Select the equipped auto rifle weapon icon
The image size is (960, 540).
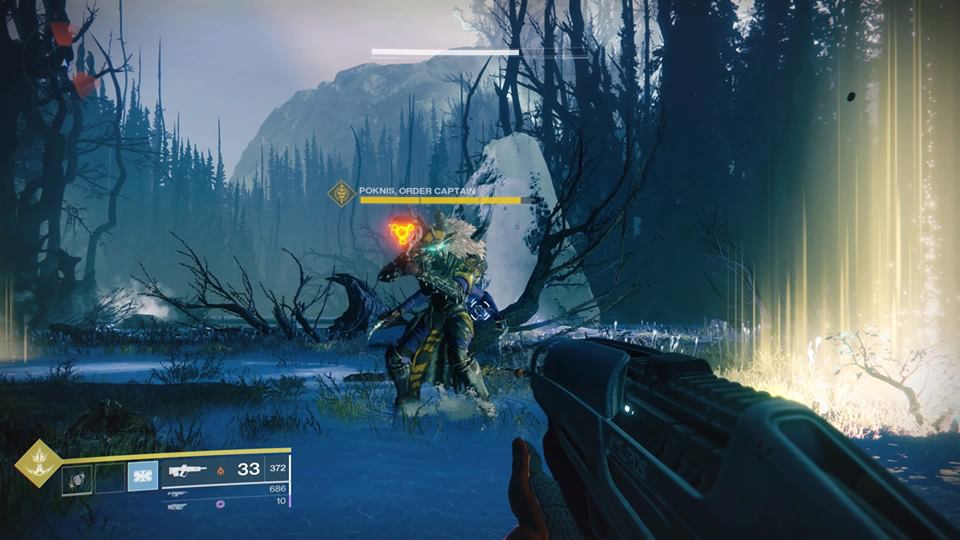point(188,469)
